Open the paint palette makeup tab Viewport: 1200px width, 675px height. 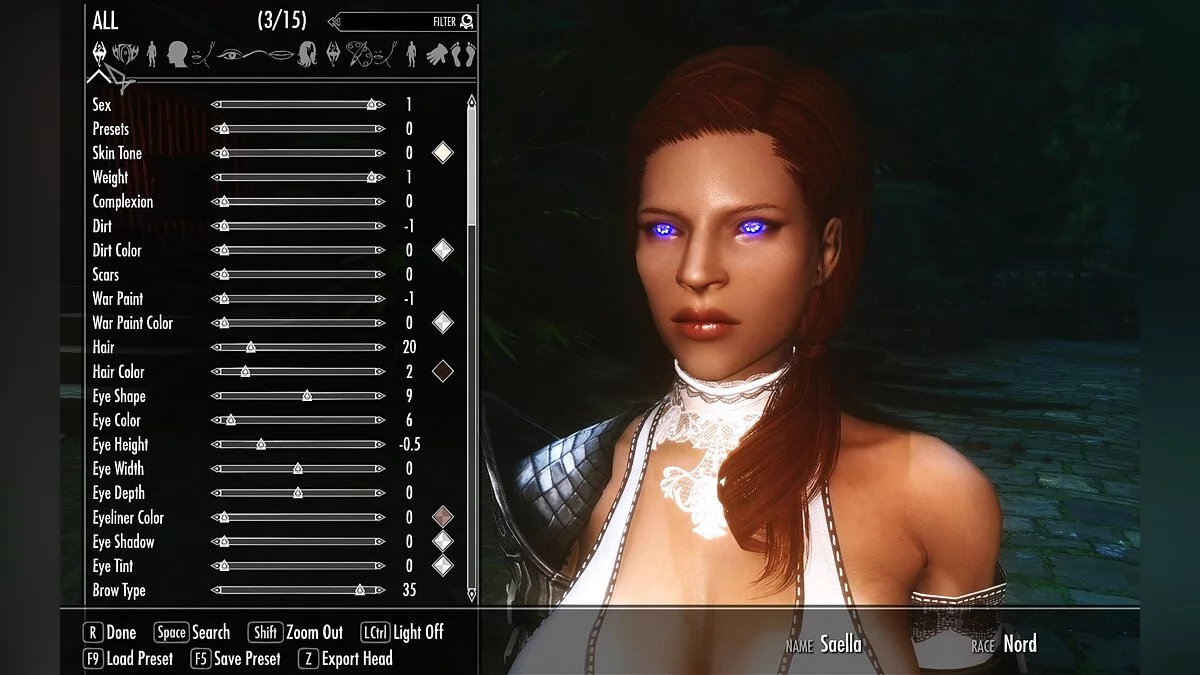pos(361,53)
